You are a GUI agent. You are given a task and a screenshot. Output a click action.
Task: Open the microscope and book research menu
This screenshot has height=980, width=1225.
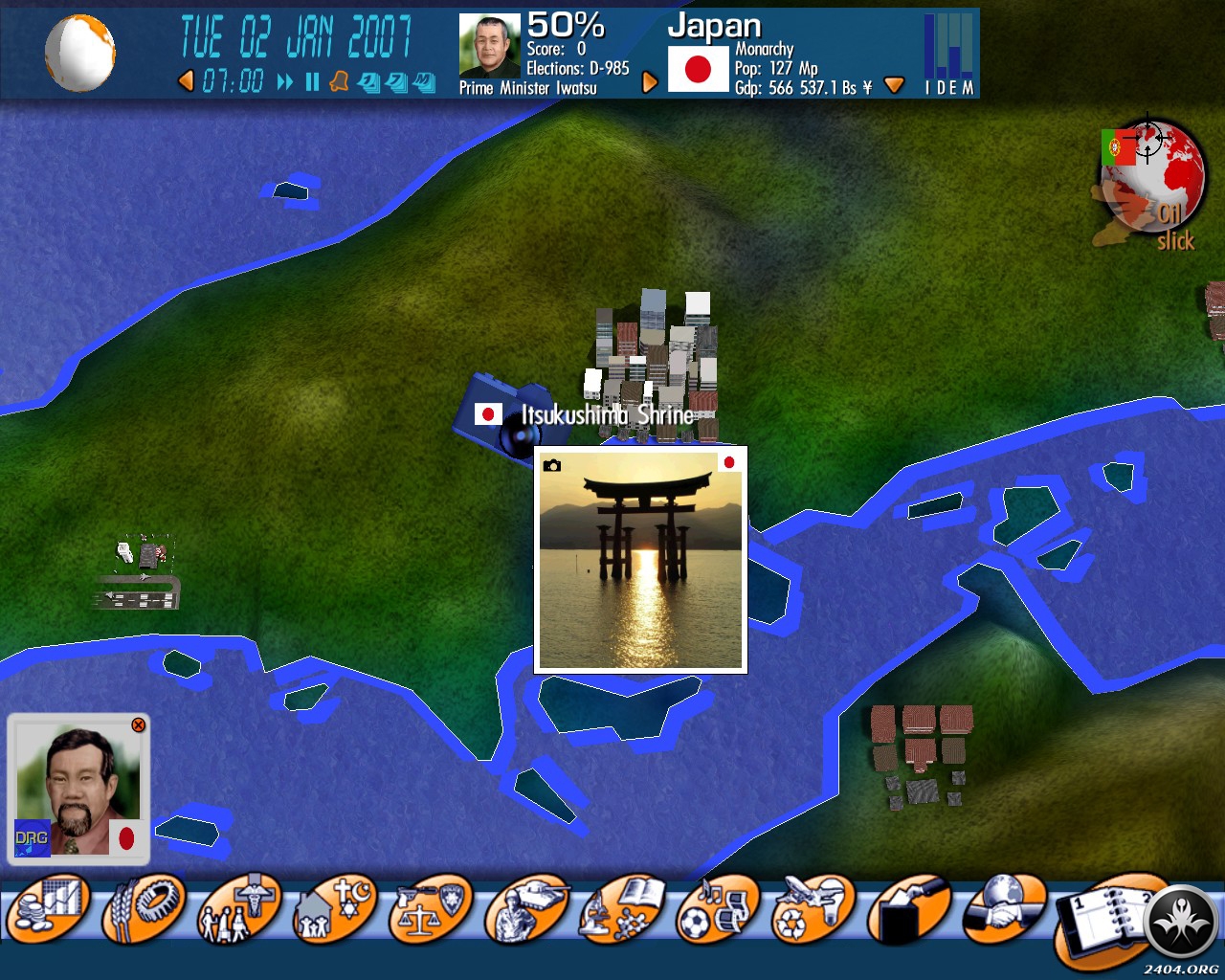coord(622,909)
